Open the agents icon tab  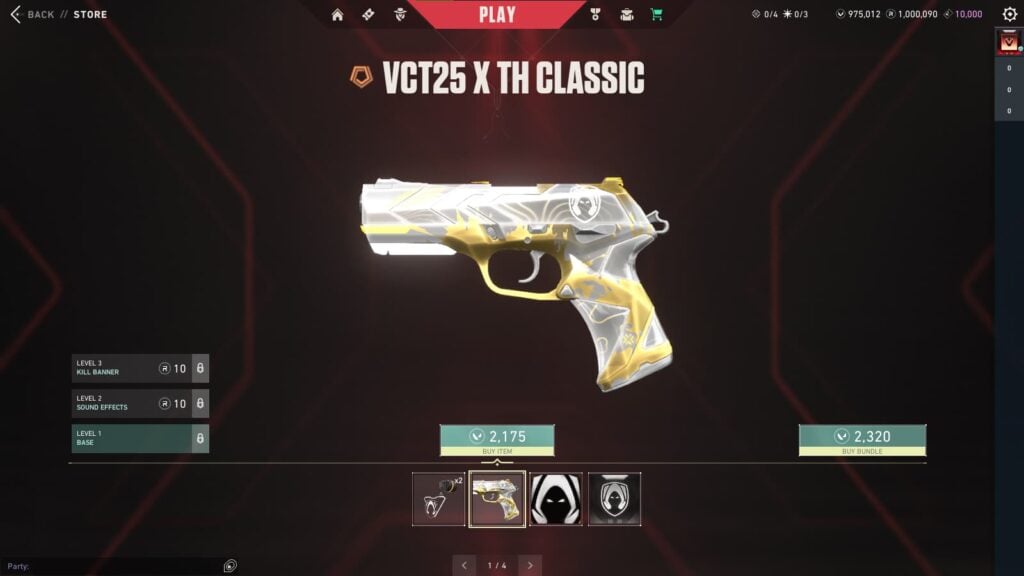click(399, 14)
